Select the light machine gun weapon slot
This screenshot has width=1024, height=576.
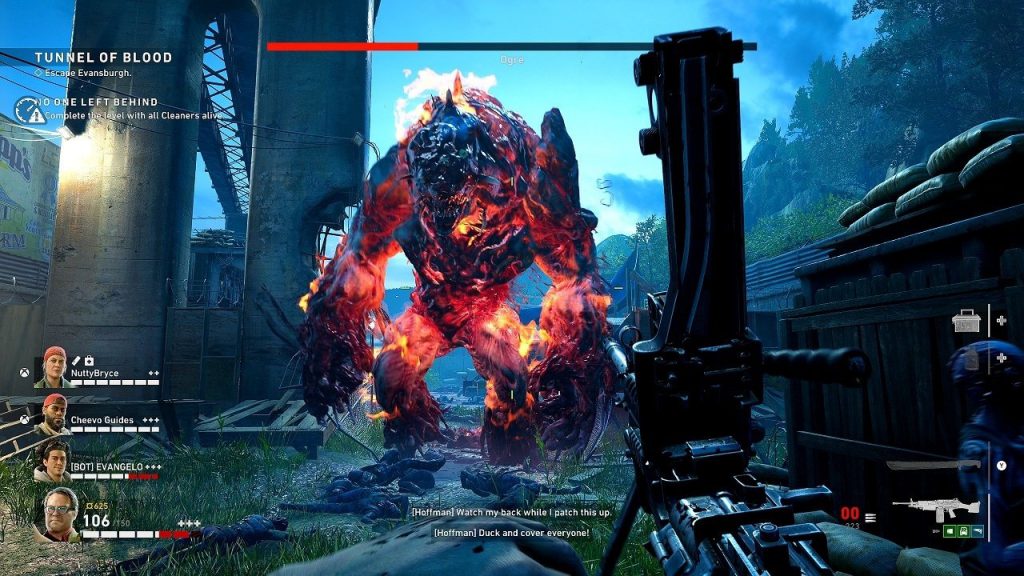click(937, 506)
